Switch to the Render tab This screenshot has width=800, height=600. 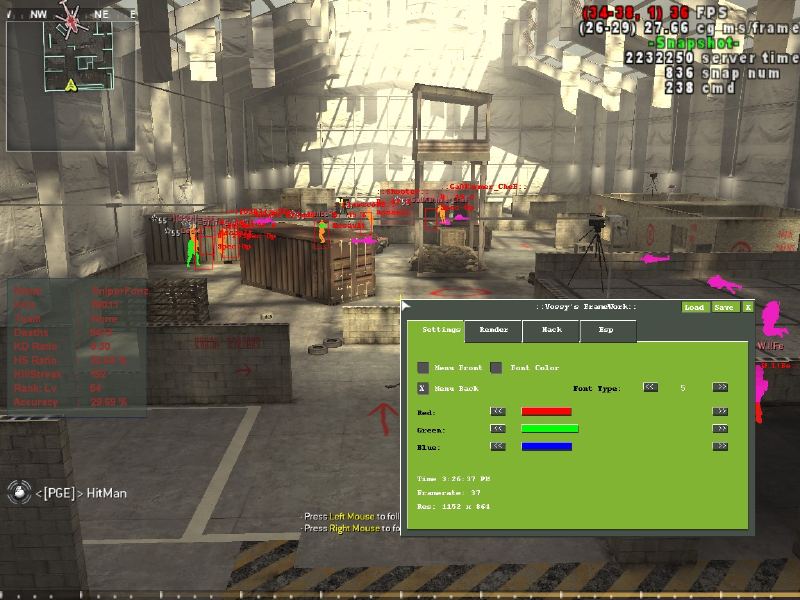pyautogui.click(x=493, y=330)
